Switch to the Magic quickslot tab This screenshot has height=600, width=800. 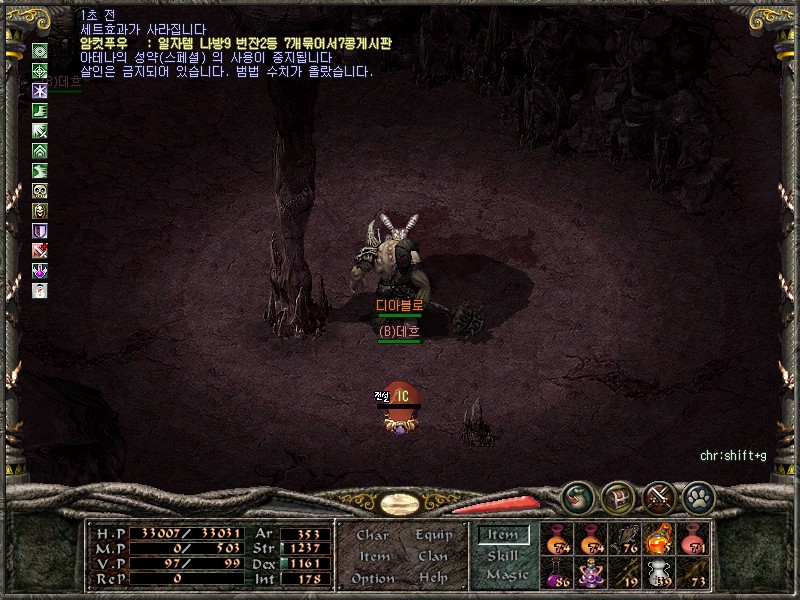[x=506, y=575]
